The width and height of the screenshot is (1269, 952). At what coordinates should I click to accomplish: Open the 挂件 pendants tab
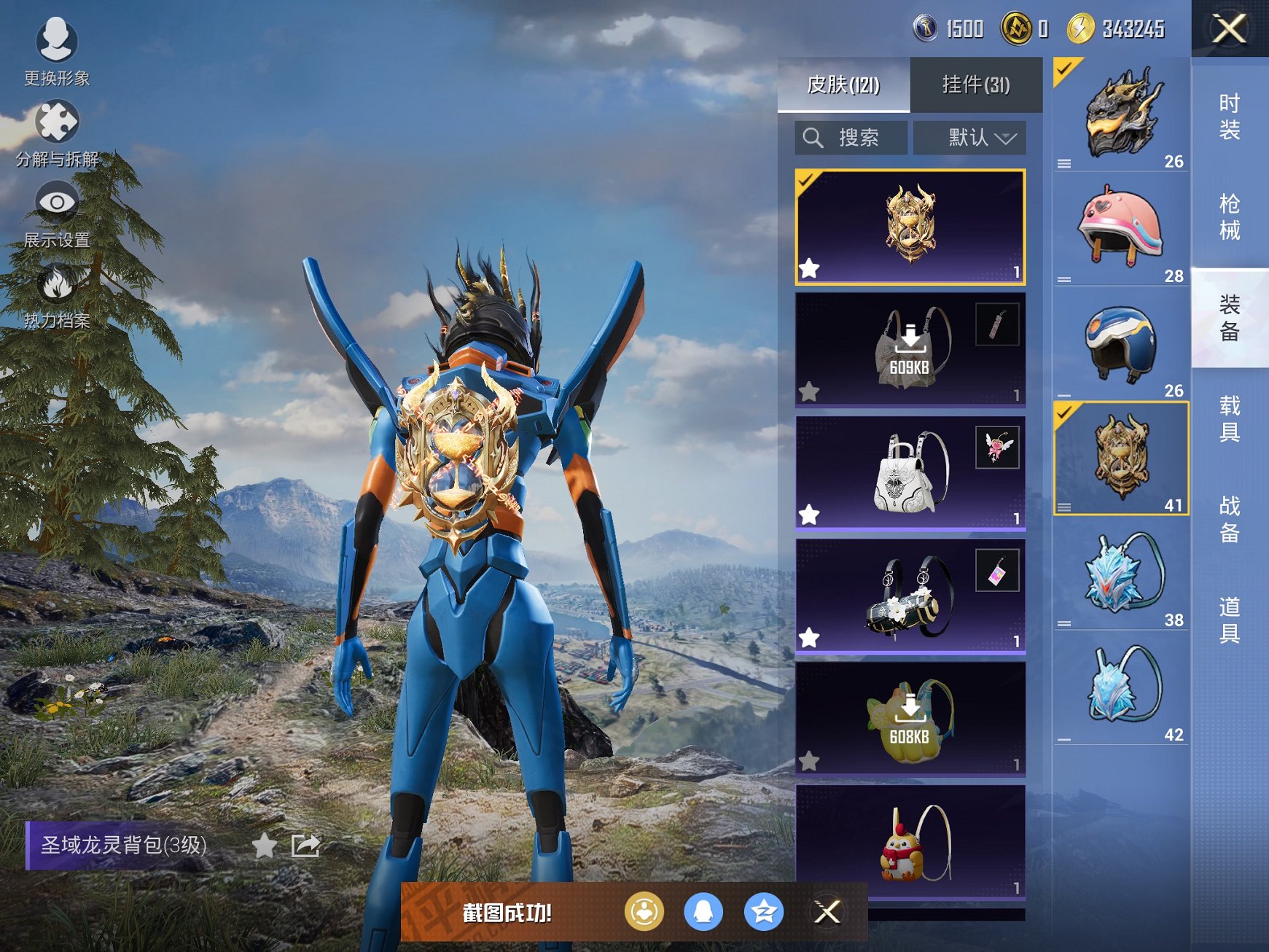[976, 85]
